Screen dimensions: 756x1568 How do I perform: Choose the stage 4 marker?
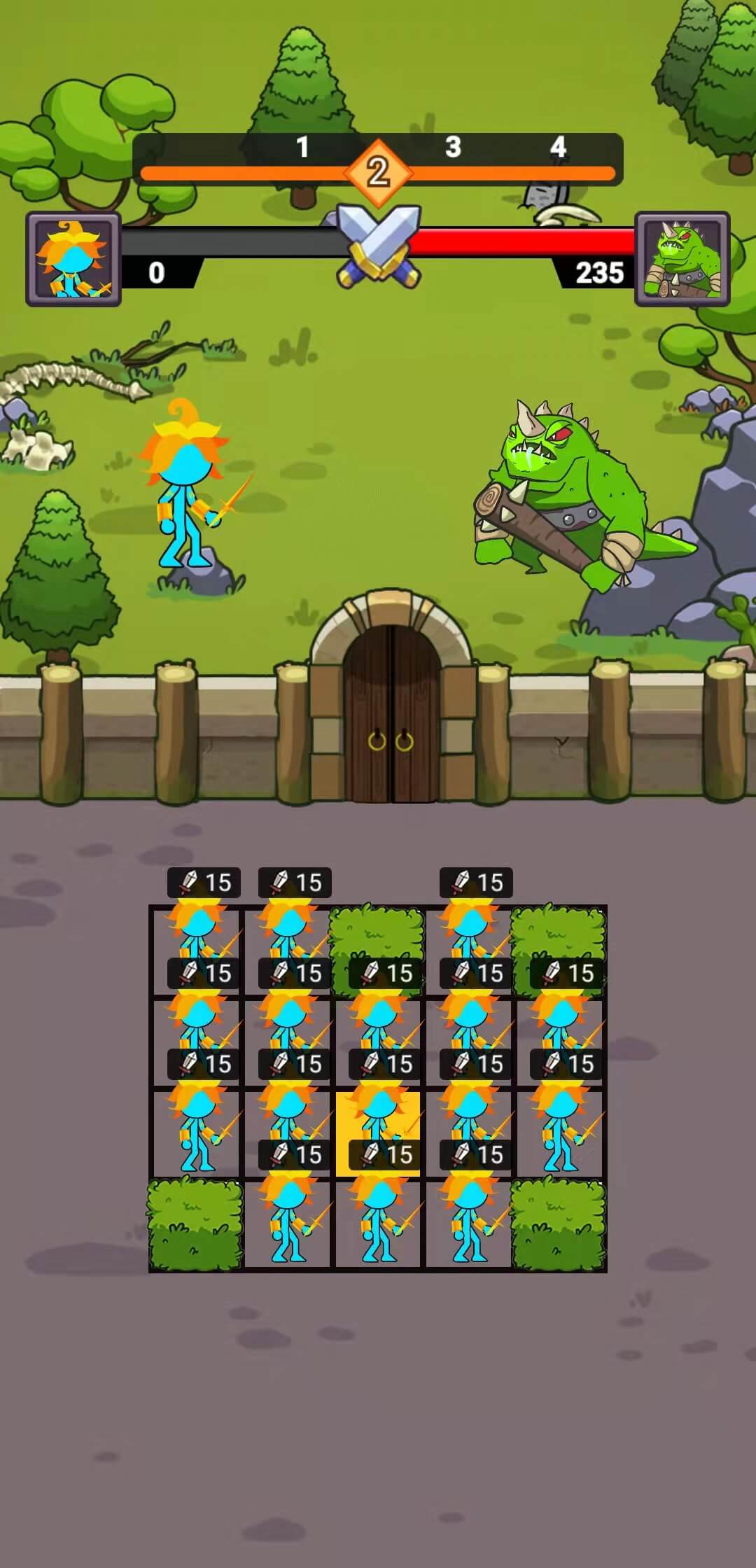coord(558,148)
